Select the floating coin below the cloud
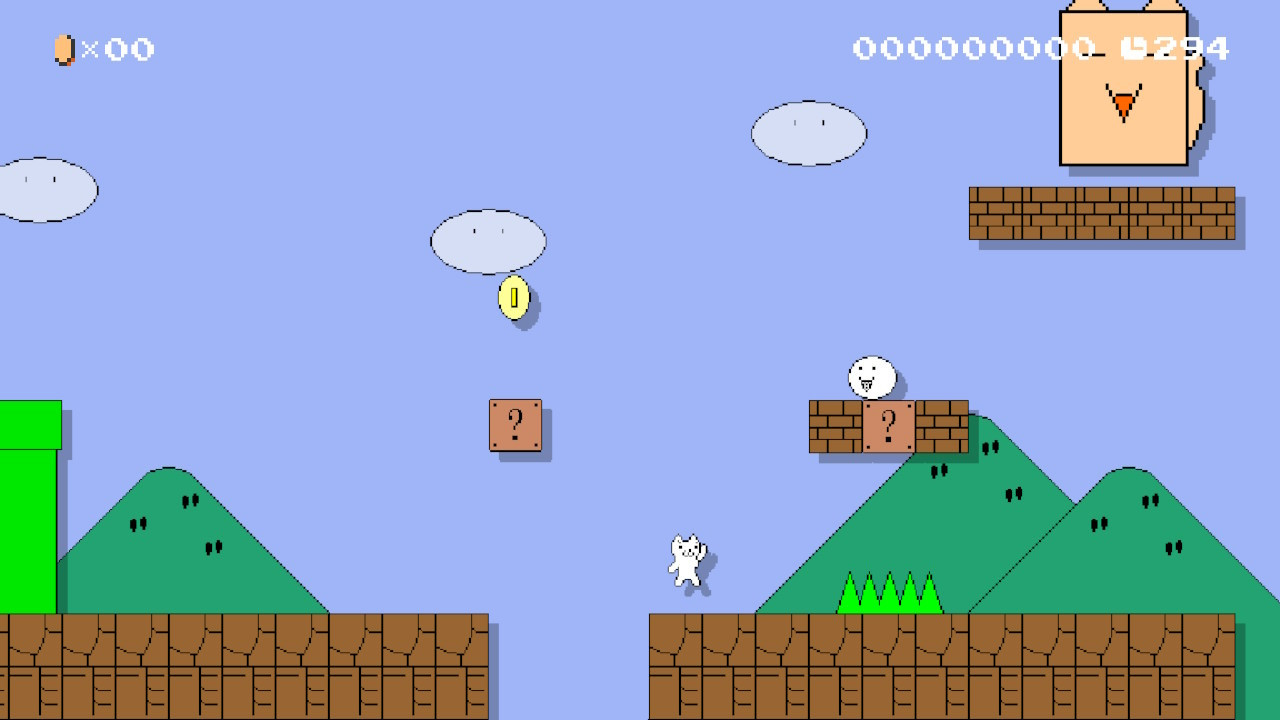 click(513, 297)
